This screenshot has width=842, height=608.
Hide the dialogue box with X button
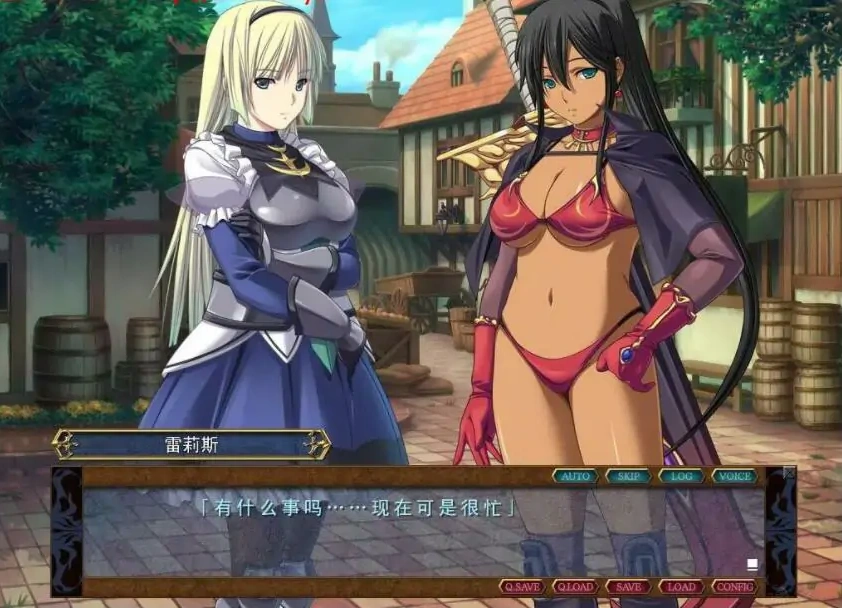789,472
